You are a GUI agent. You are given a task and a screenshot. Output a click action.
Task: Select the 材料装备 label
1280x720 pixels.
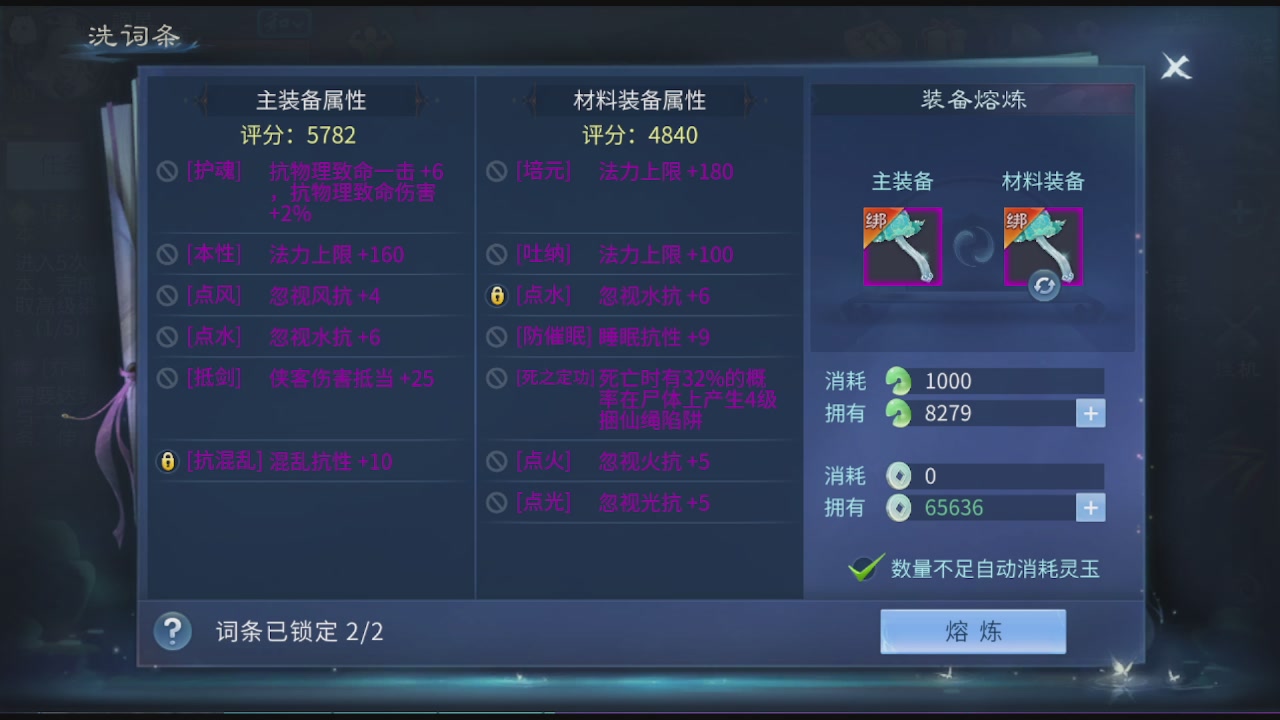click(x=1043, y=183)
